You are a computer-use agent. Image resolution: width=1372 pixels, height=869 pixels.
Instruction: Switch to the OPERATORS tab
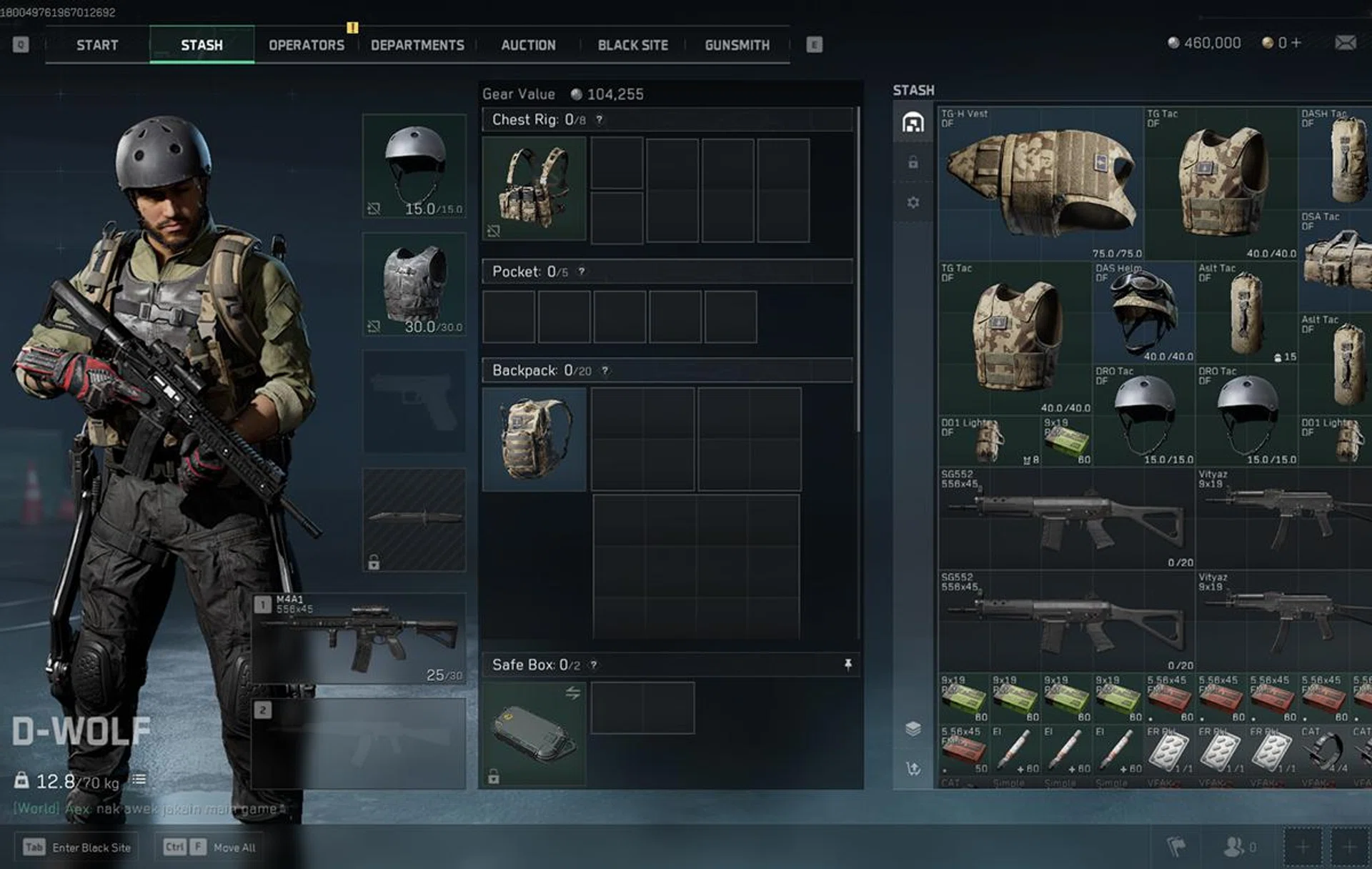pos(306,45)
